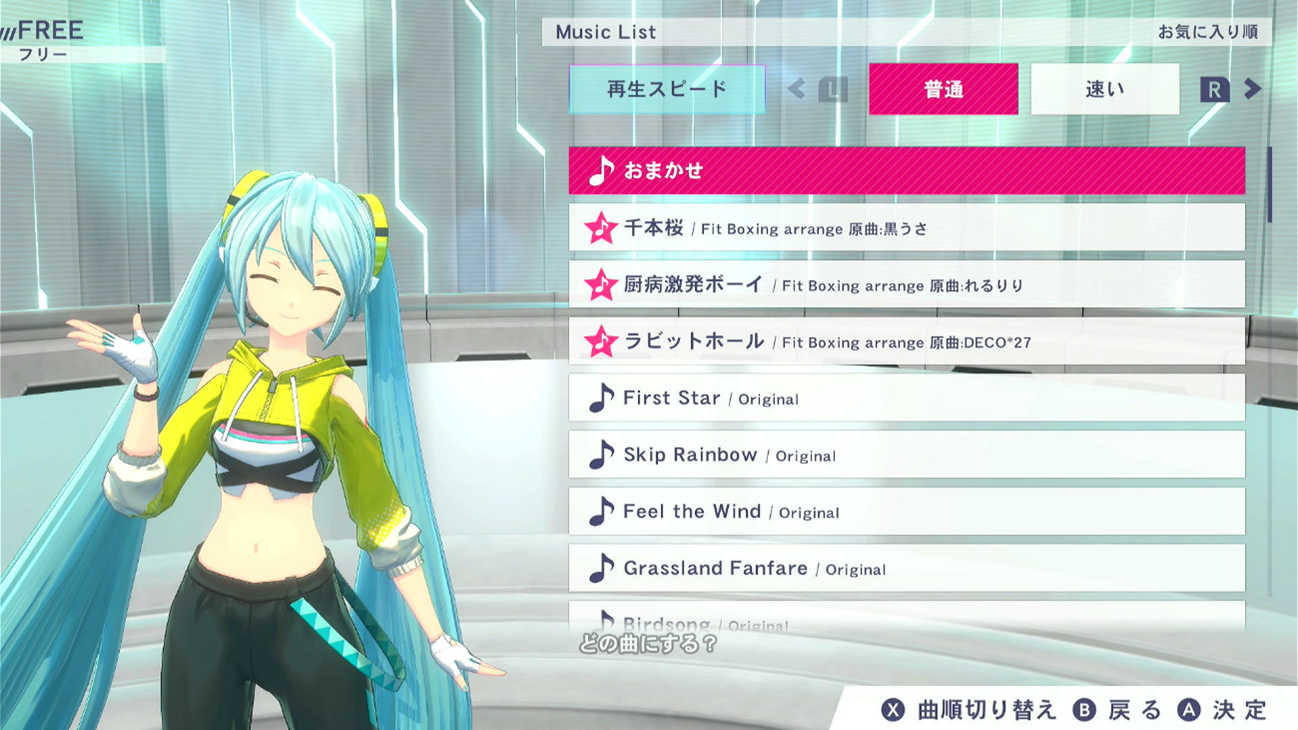
Task: Click the note icon on Grassland Fanfare row
Action: tap(600, 568)
